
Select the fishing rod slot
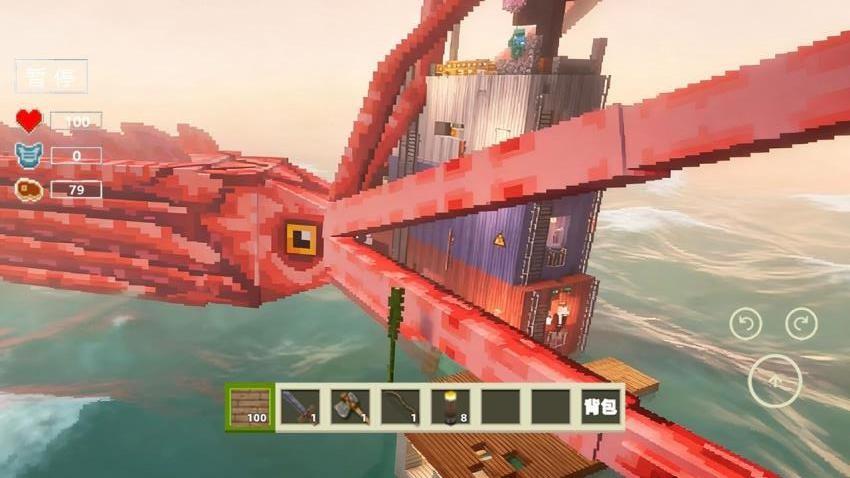(x=400, y=407)
